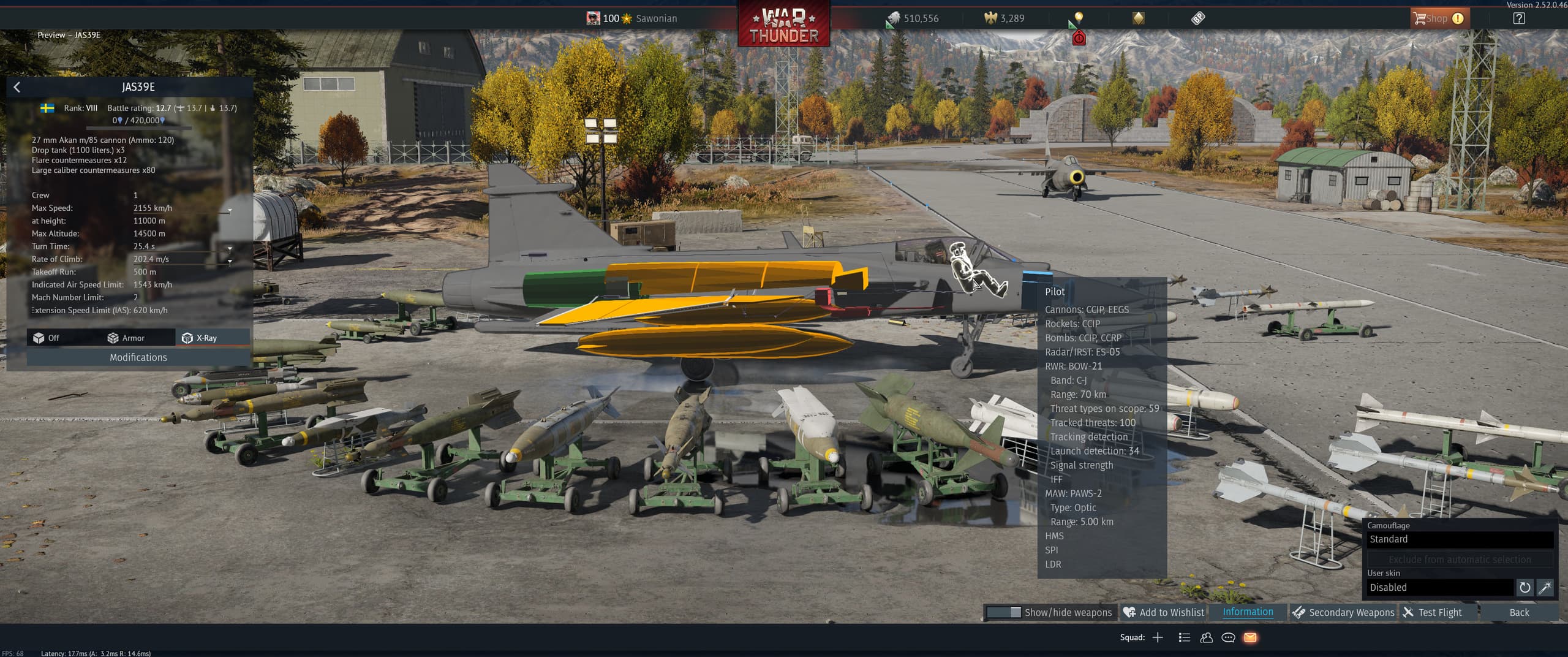Click the magic wand skin icon
This screenshot has height=657, width=1568.
click(1545, 588)
